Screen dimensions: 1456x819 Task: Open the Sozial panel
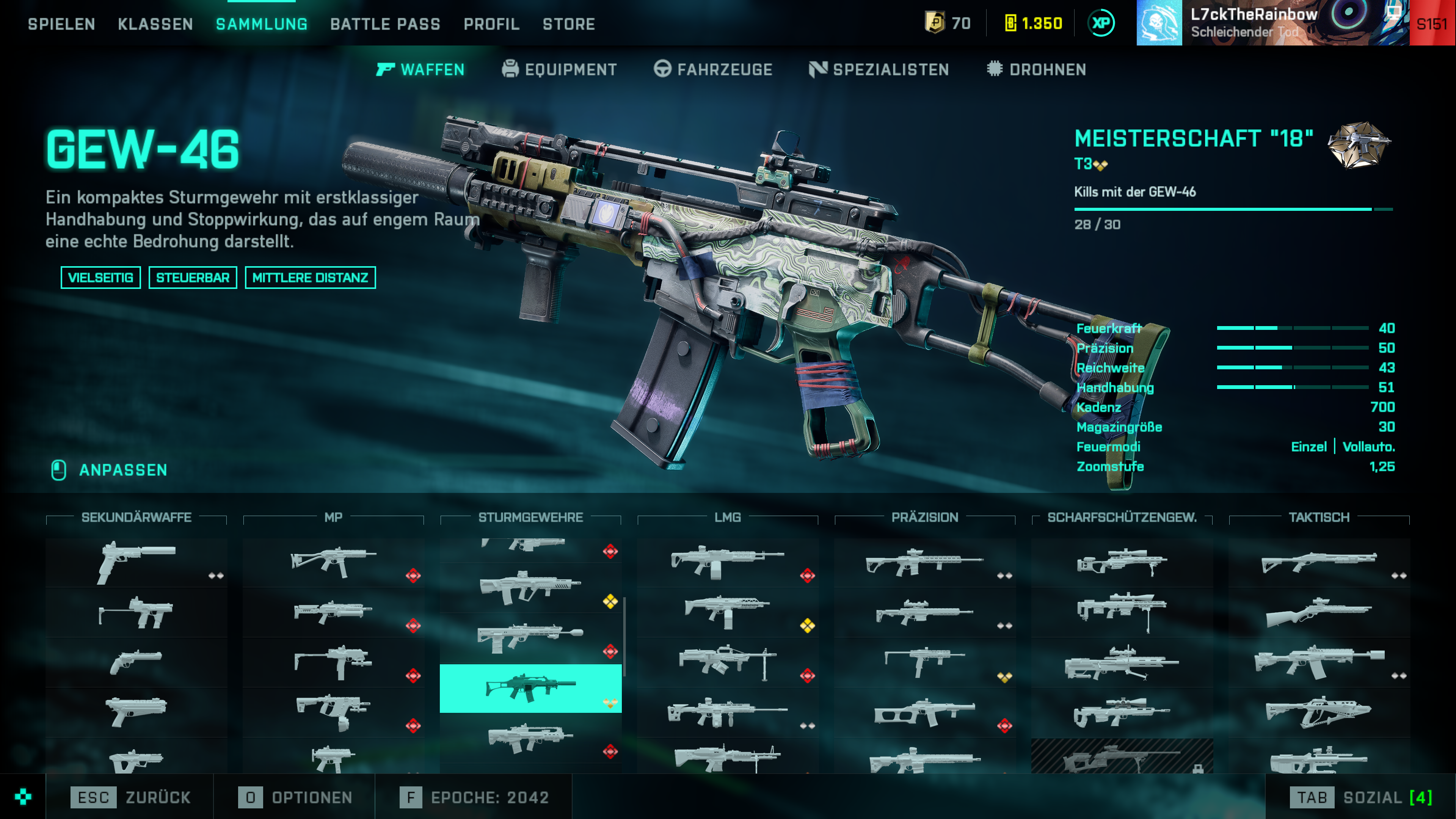[x=1361, y=797]
